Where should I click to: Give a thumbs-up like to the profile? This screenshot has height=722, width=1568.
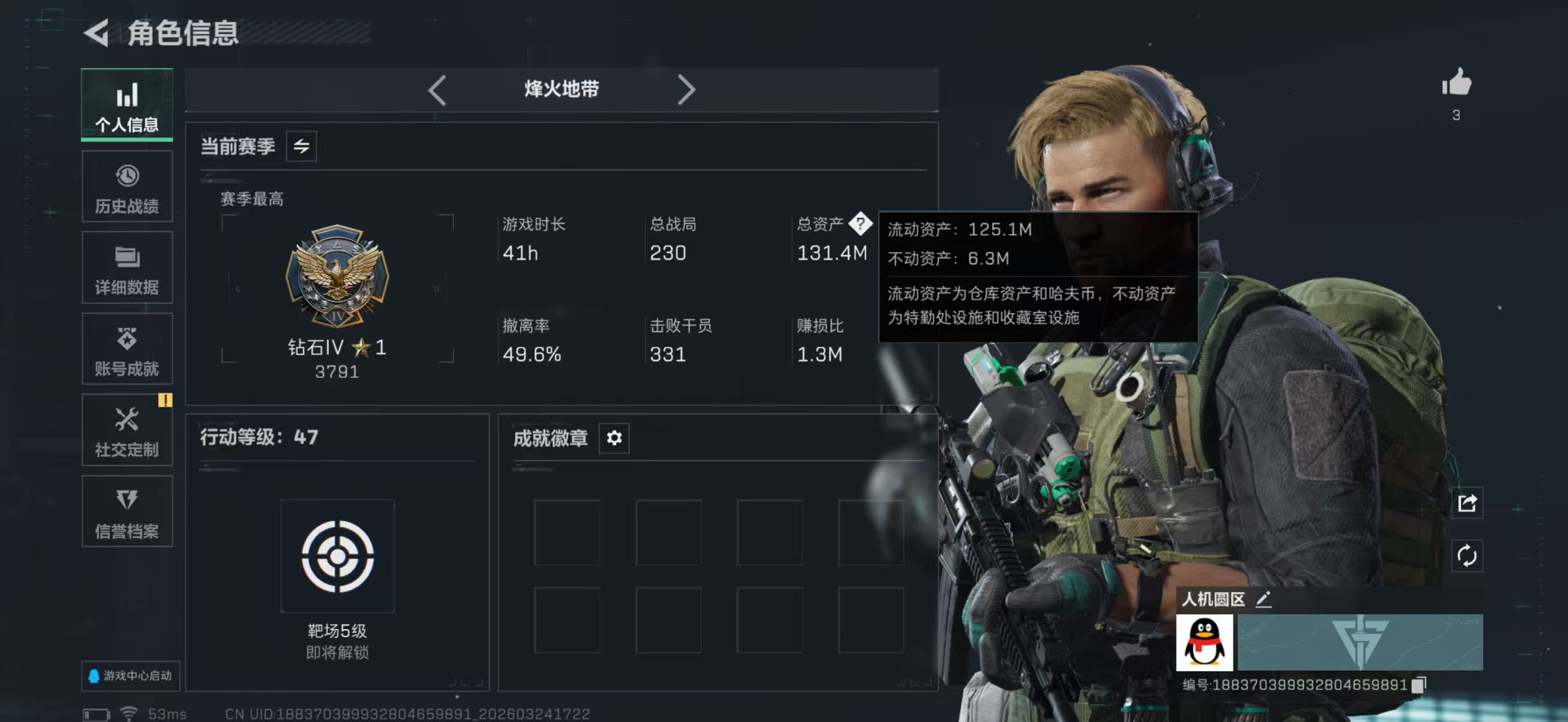[1456, 83]
